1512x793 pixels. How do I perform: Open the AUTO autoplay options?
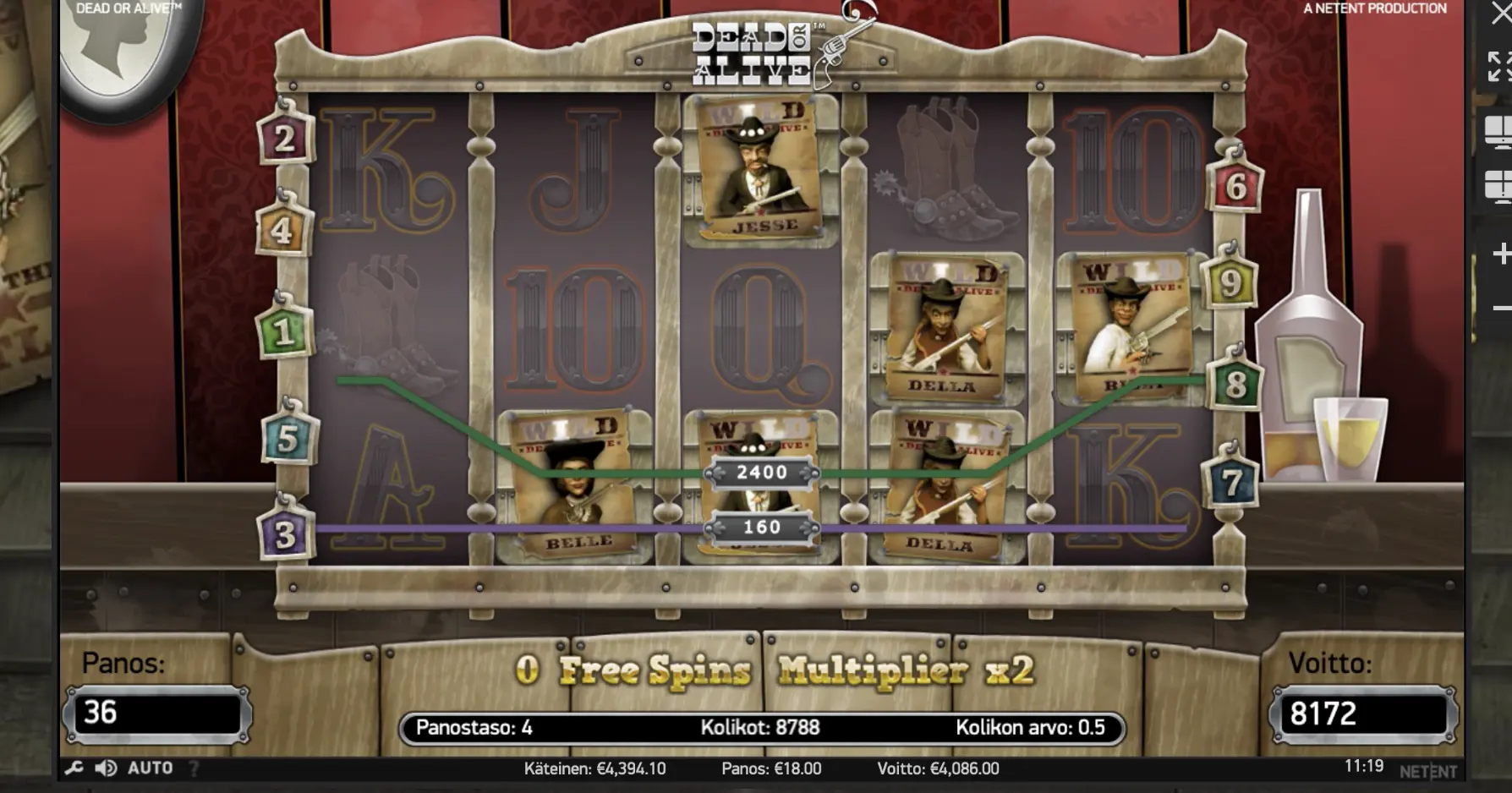[150, 768]
